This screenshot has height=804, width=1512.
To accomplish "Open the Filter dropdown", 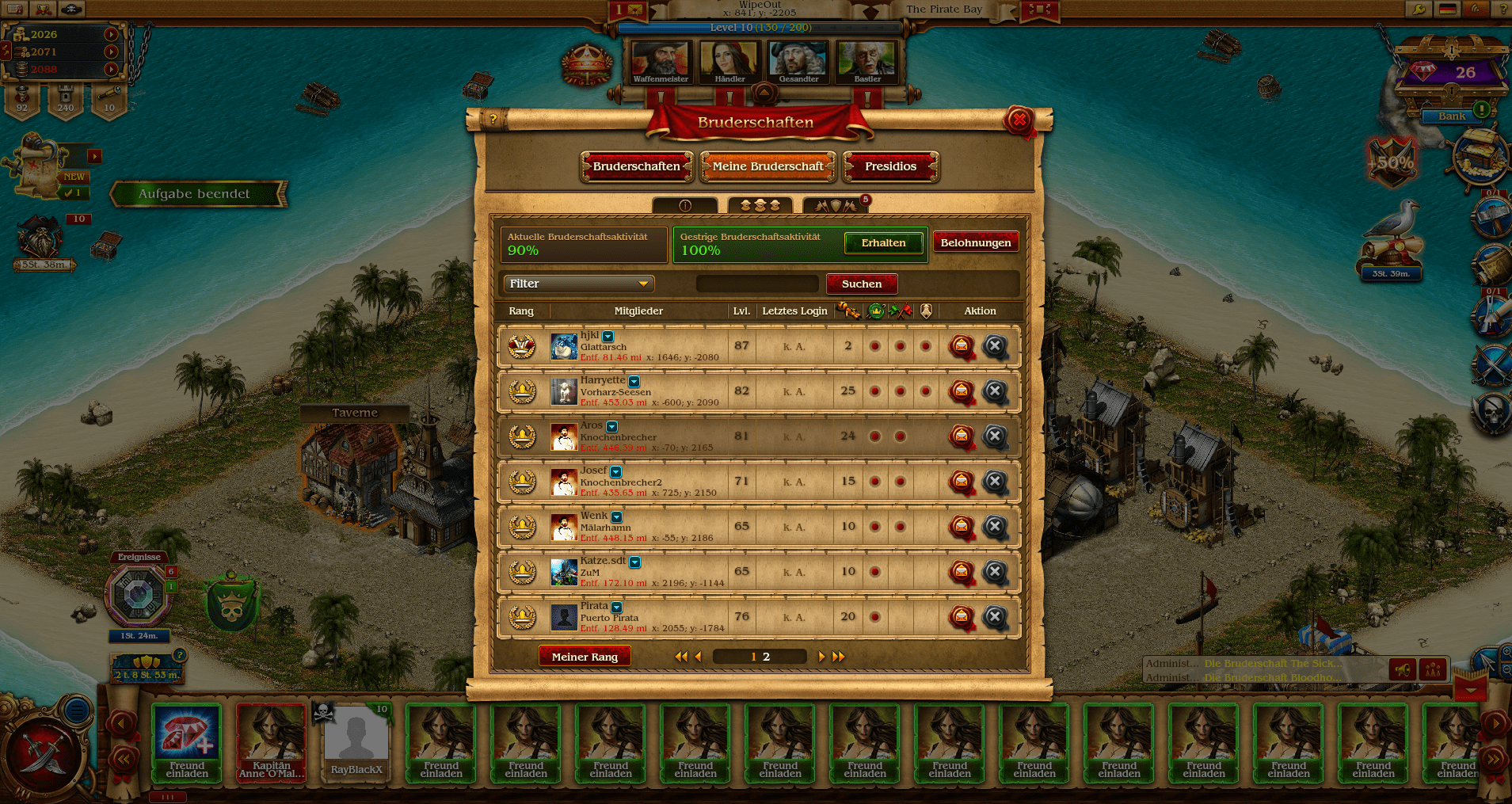I will coord(578,284).
